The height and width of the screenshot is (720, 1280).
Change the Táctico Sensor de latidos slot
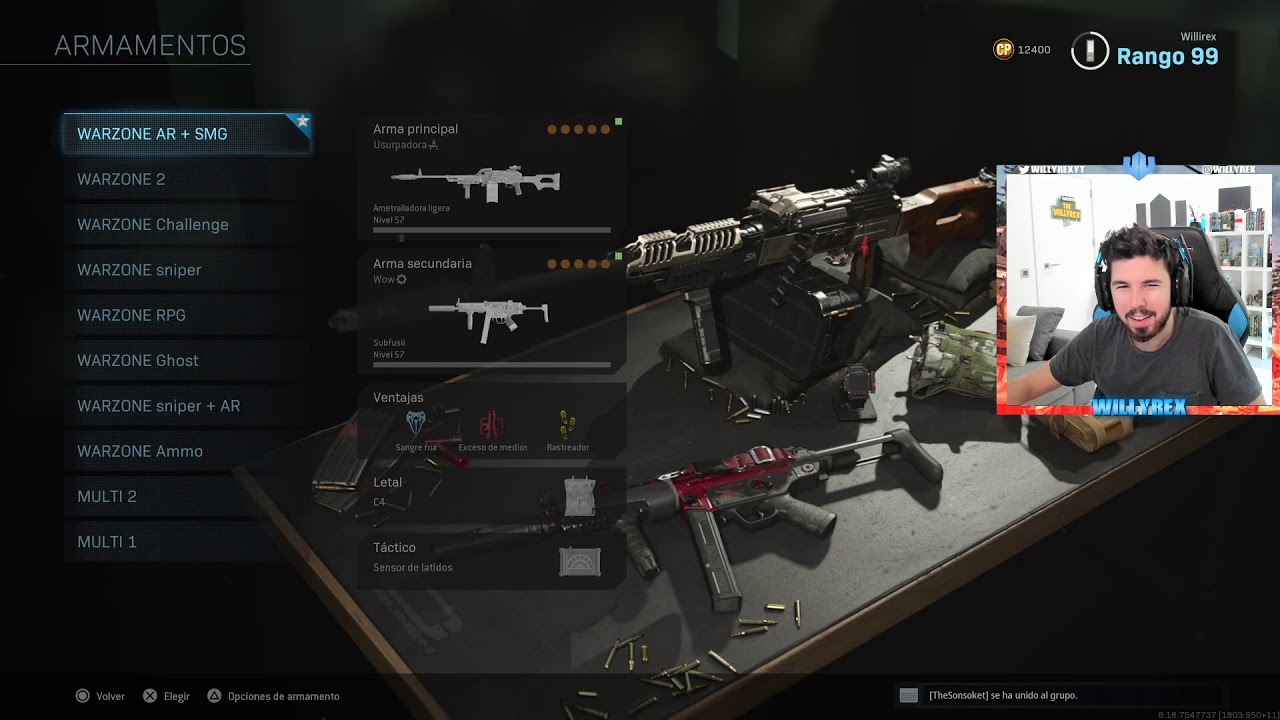click(491, 558)
